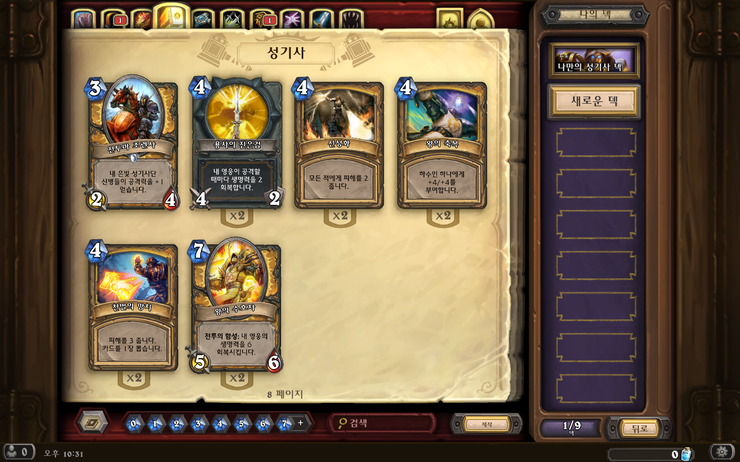Go back with the 뒤로 button
Screen dimensions: 740x462
coord(639,428)
